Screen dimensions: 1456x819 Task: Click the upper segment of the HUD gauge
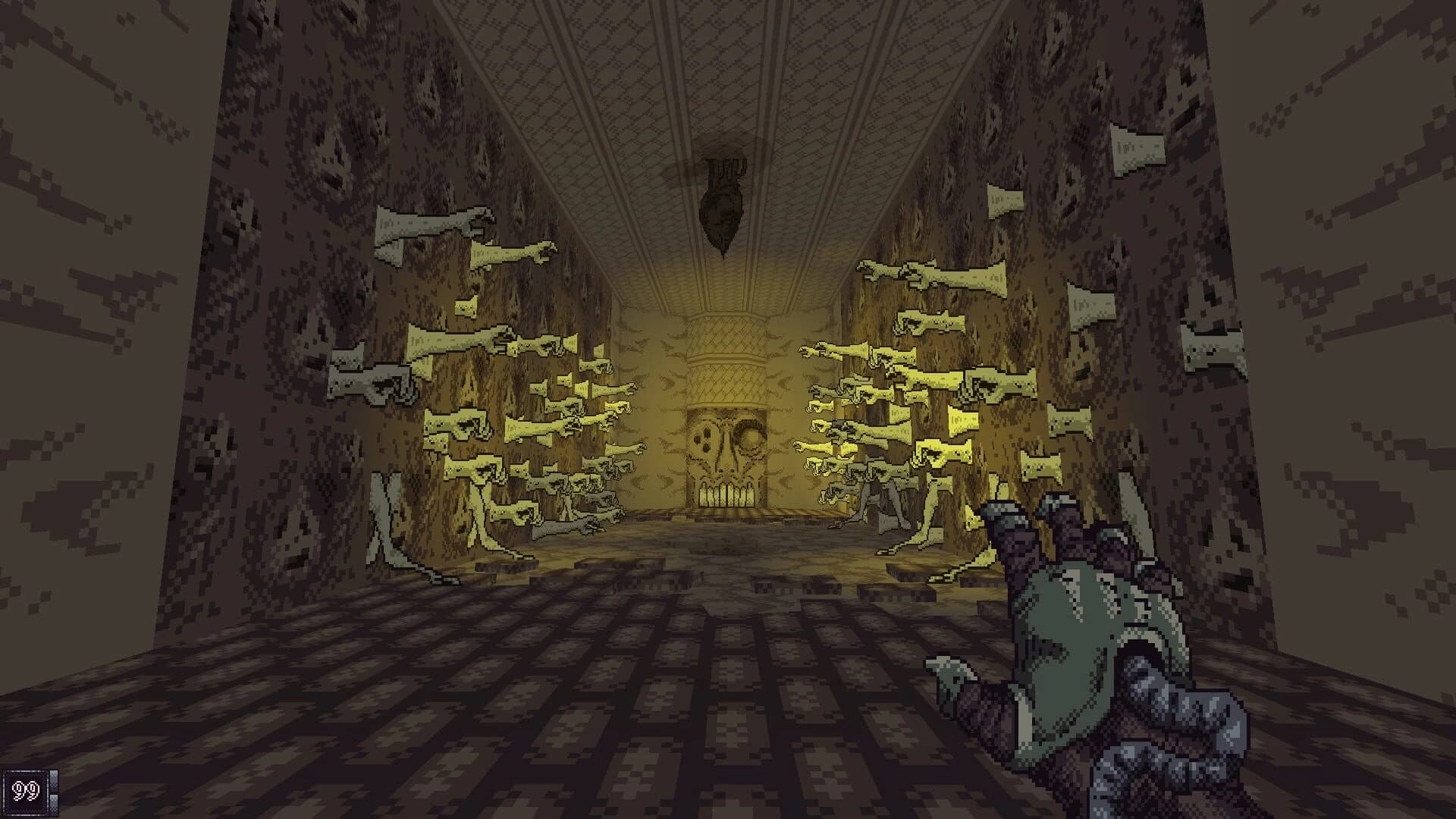[53, 781]
